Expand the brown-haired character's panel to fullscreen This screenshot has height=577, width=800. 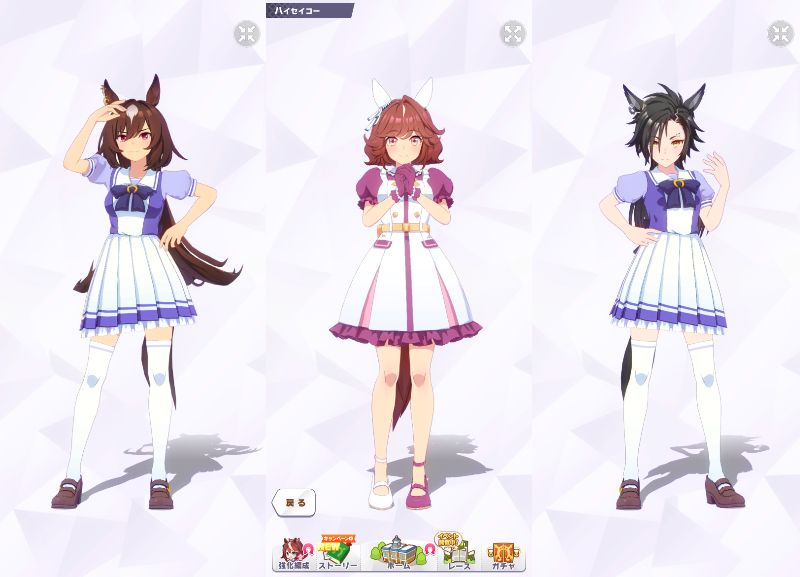tap(246, 34)
